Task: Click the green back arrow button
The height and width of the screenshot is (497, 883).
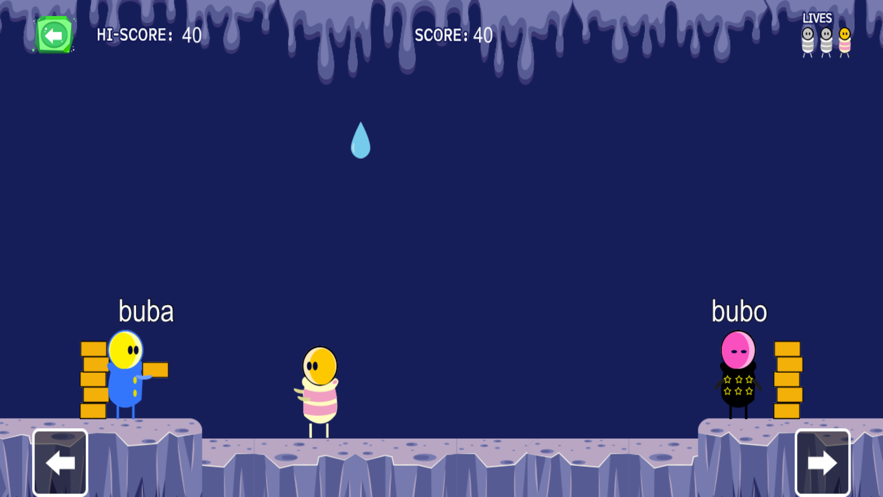Action: point(54,35)
